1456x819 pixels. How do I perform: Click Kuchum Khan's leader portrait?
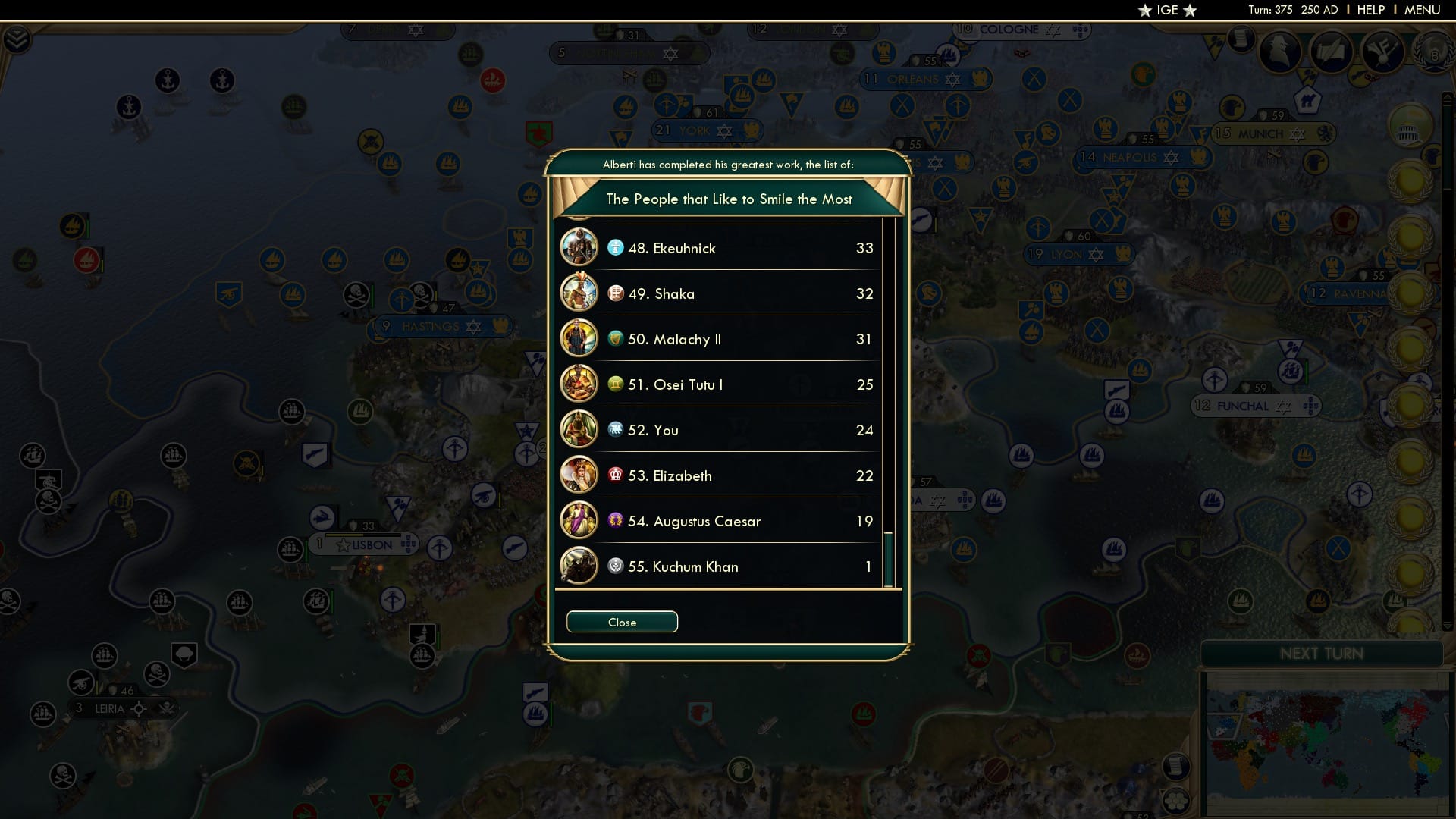click(579, 566)
